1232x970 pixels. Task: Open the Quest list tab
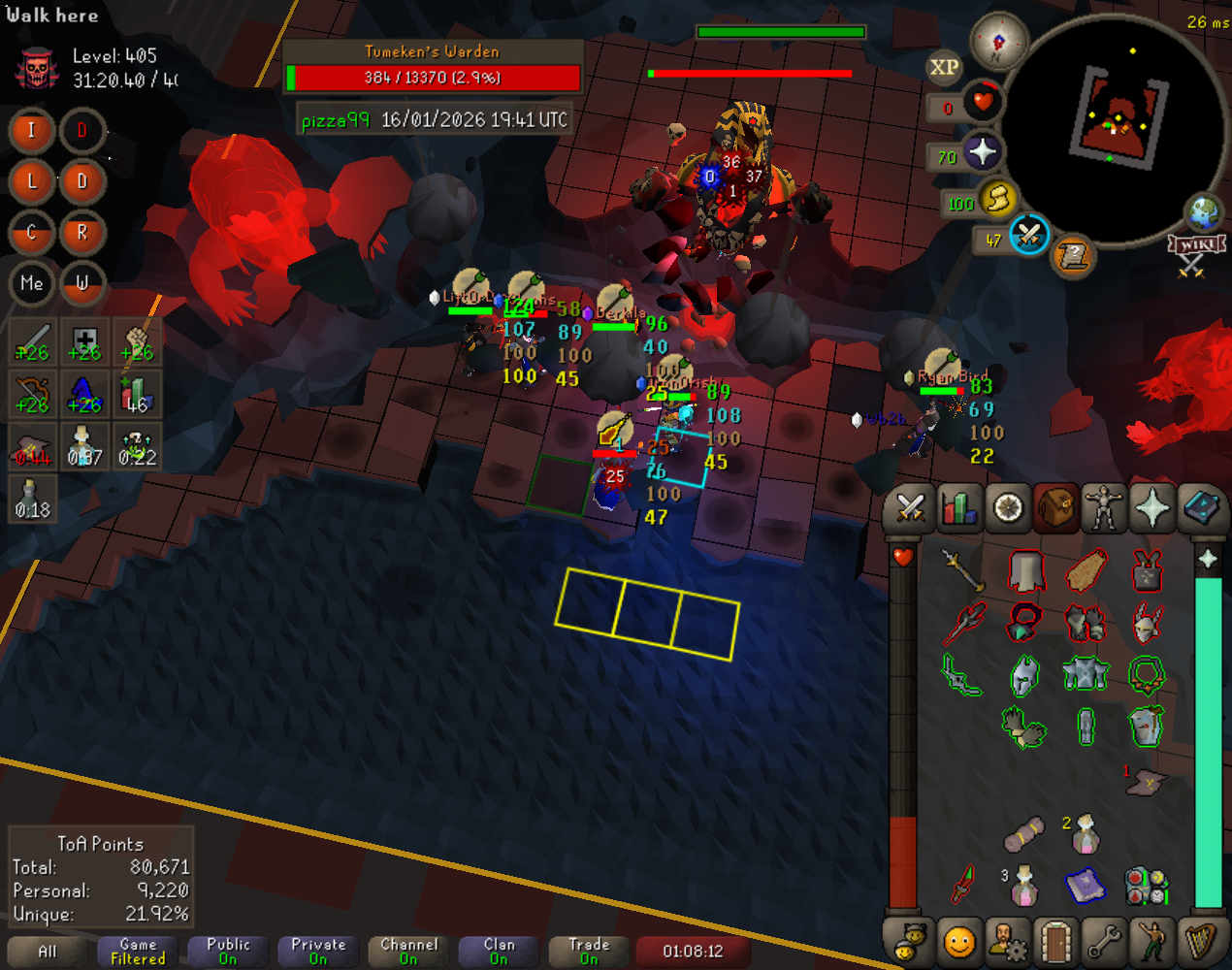[1008, 507]
